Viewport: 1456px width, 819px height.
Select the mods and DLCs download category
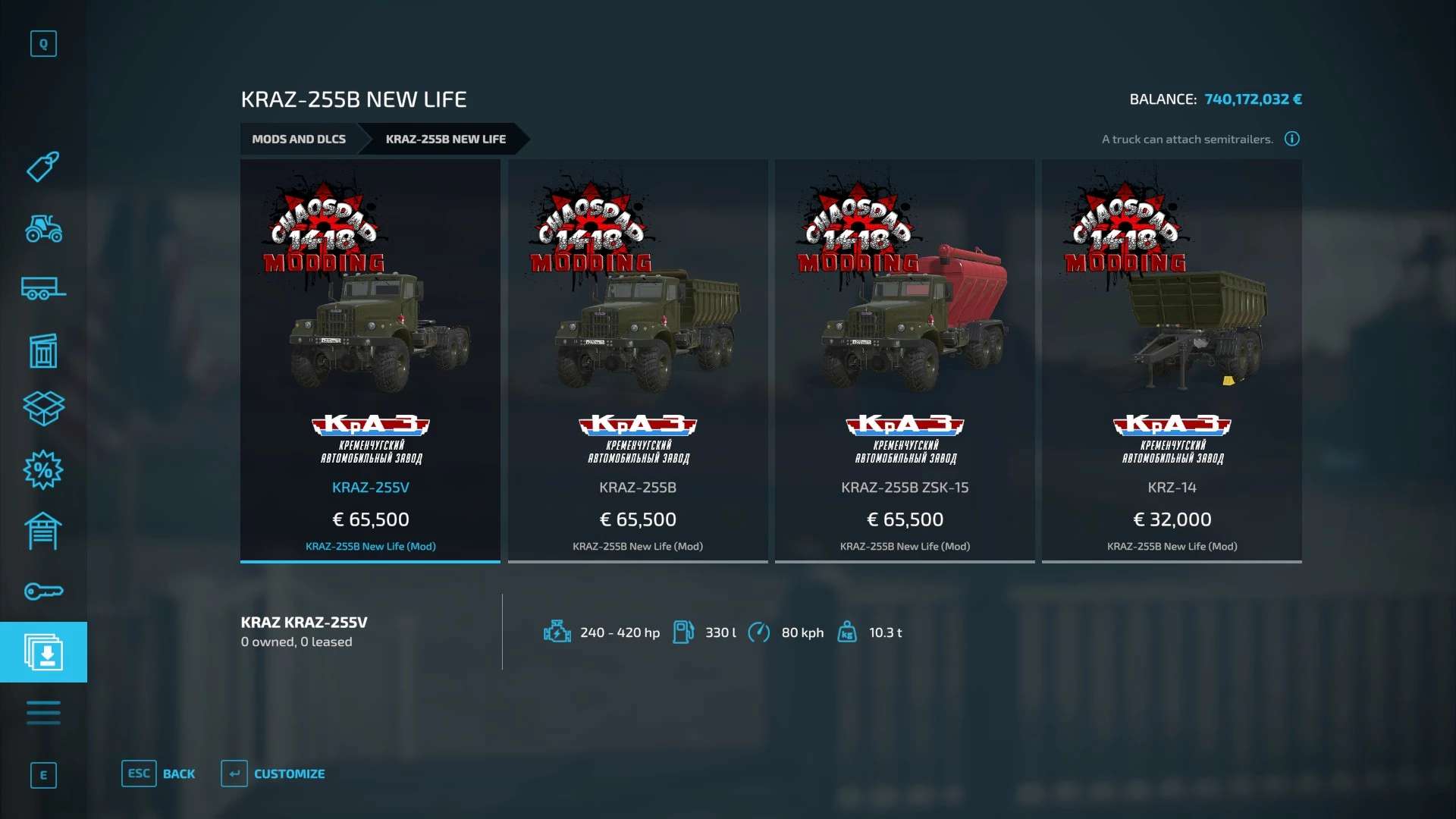tap(43, 652)
